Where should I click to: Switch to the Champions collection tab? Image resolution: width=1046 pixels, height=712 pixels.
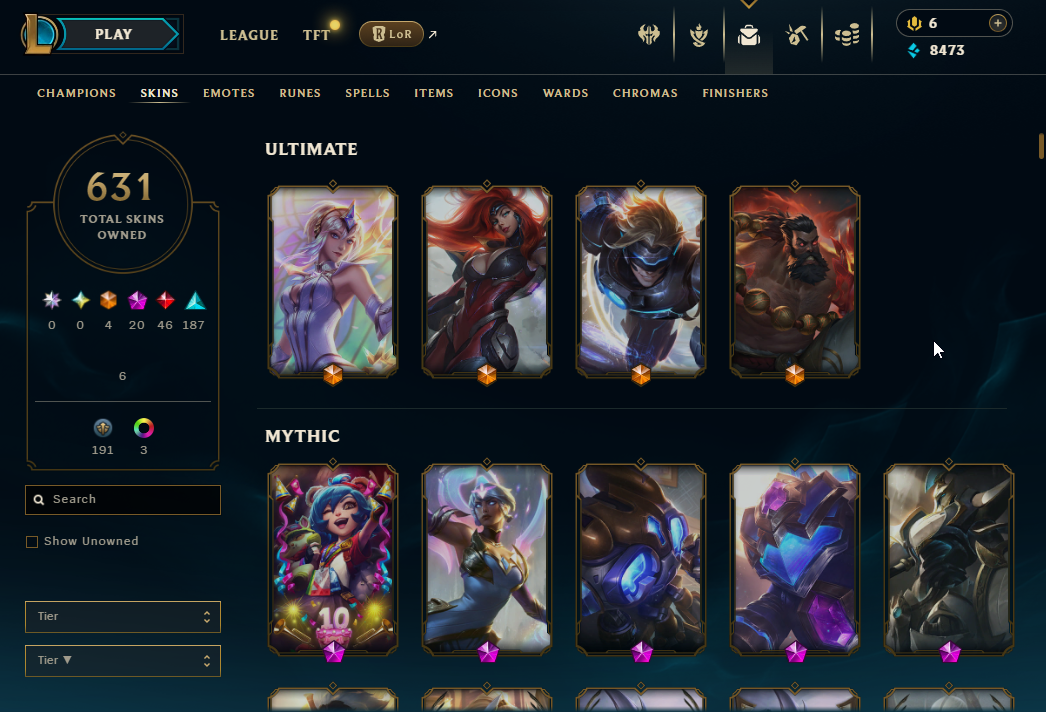click(77, 93)
